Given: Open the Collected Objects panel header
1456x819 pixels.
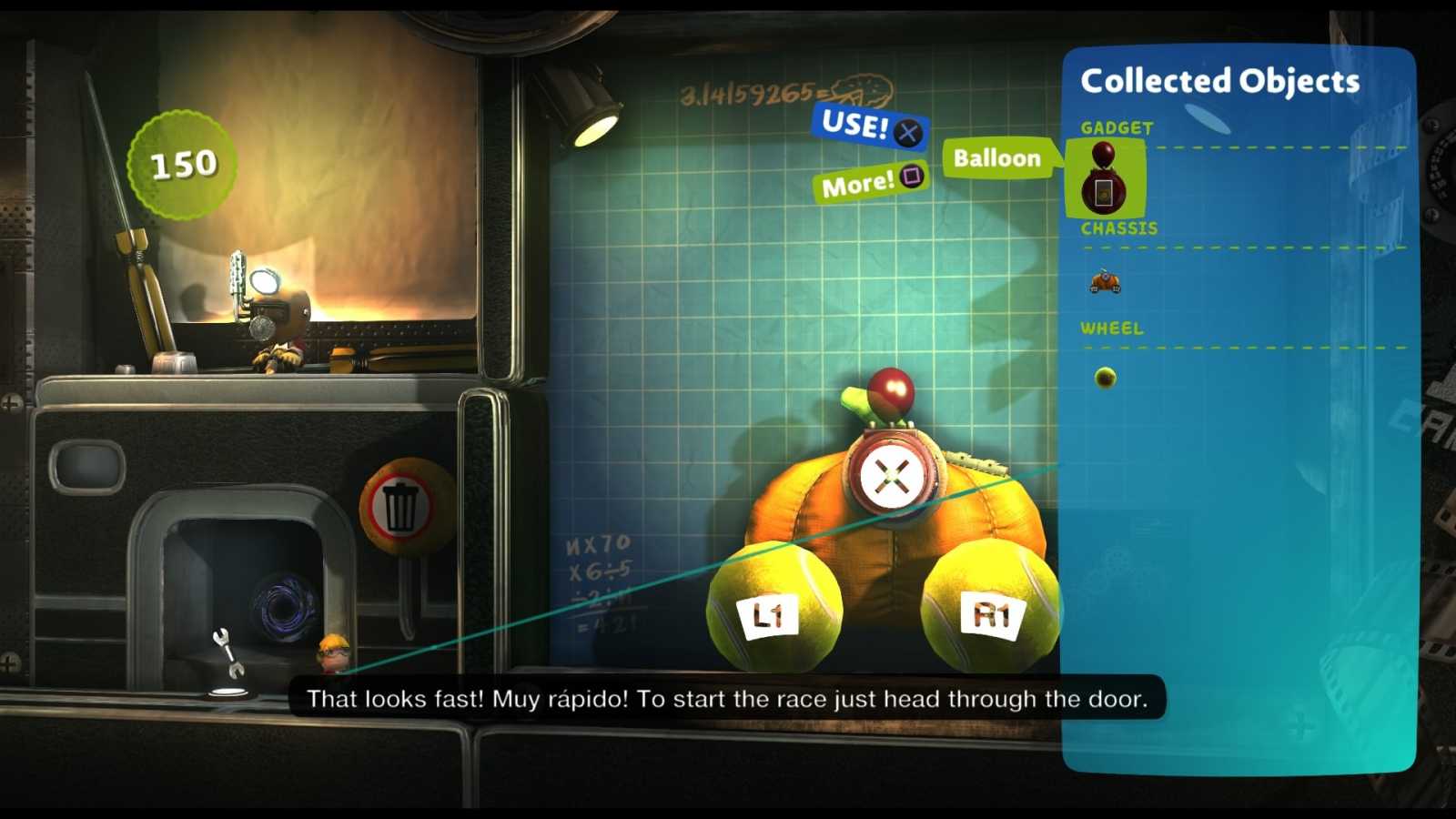Looking at the screenshot, I should coord(1219,81).
